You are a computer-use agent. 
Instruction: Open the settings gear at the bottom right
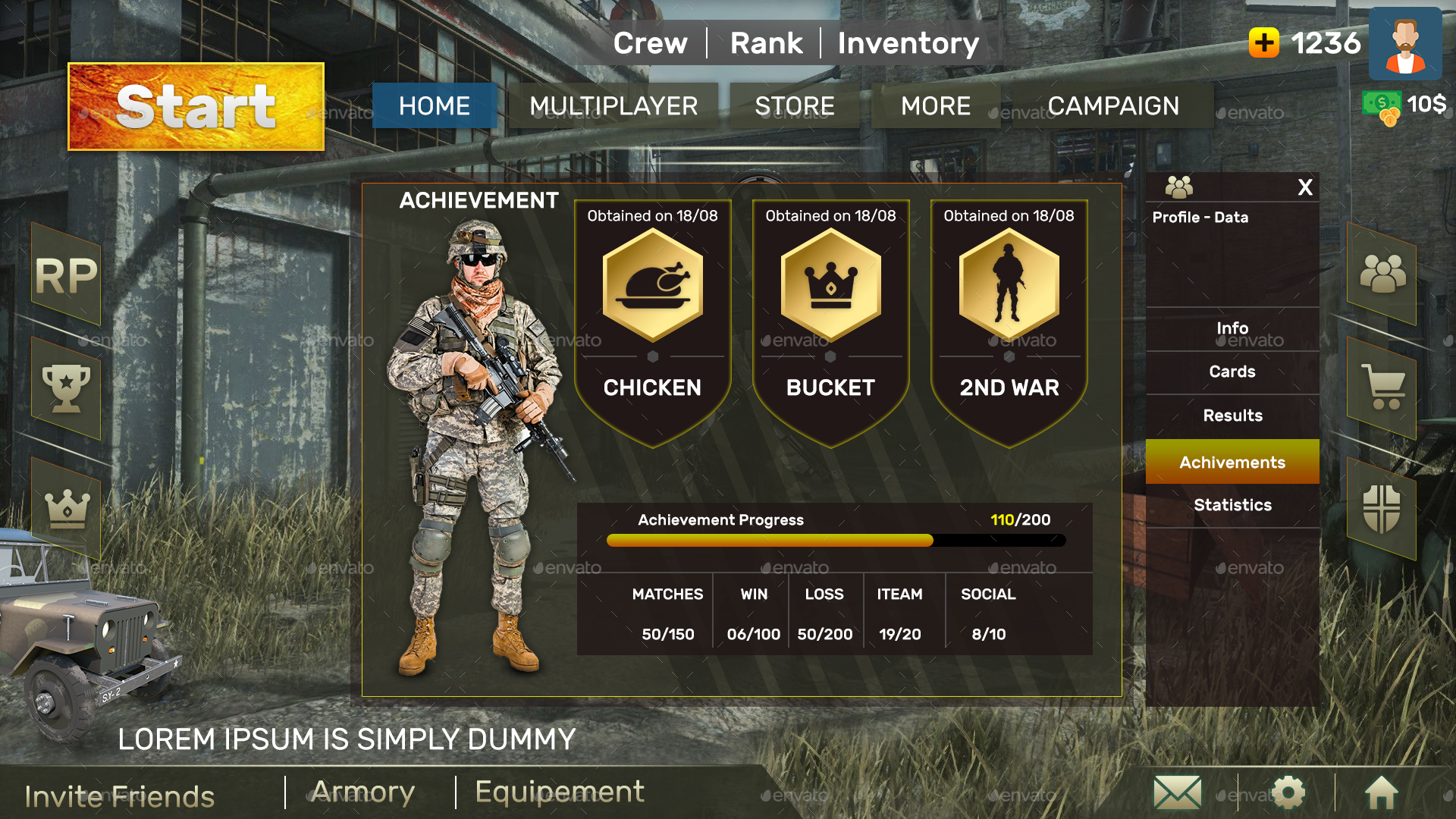pyautogui.click(x=1289, y=792)
